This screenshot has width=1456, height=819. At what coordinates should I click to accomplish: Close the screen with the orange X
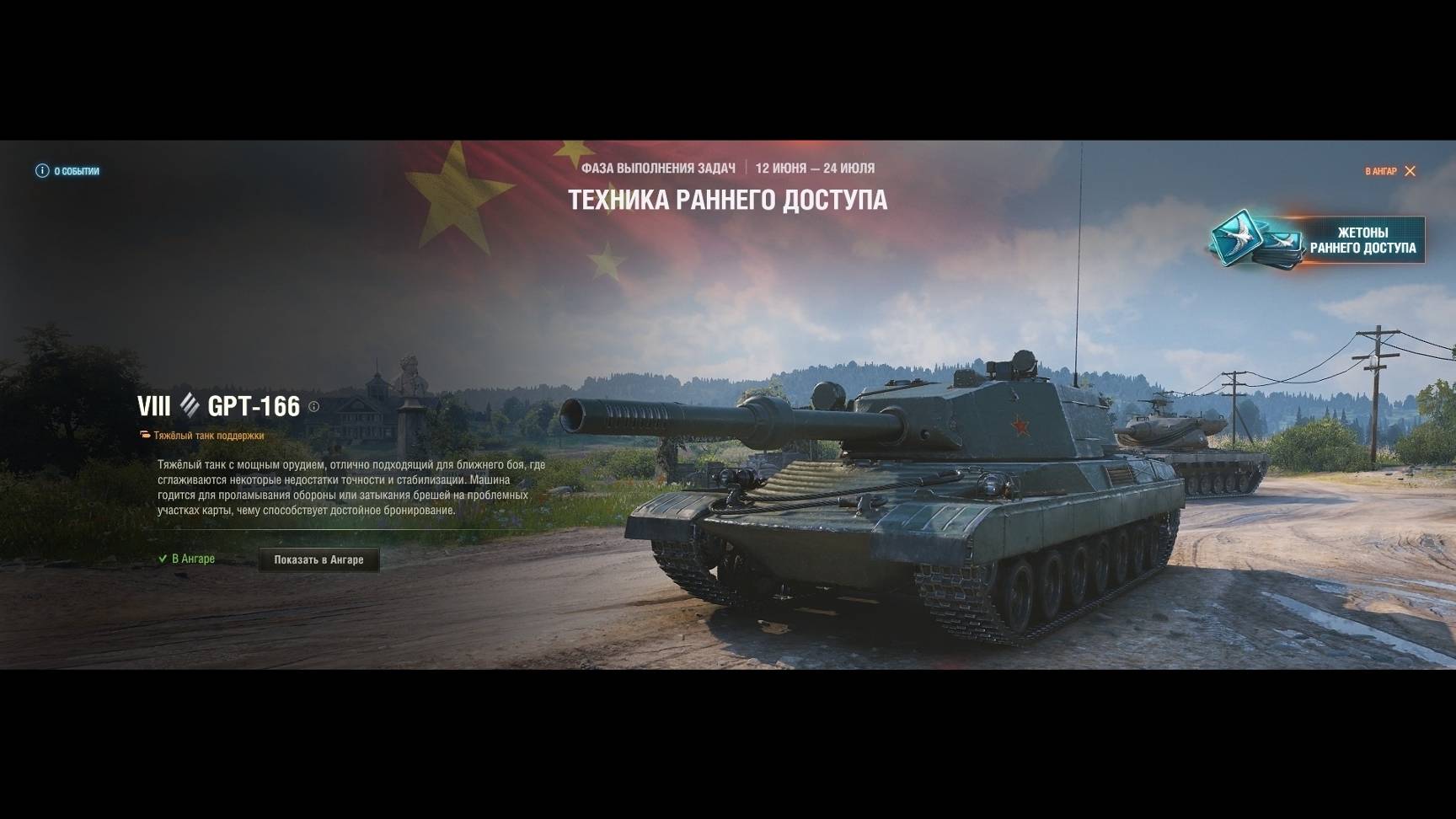[1410, 171]
